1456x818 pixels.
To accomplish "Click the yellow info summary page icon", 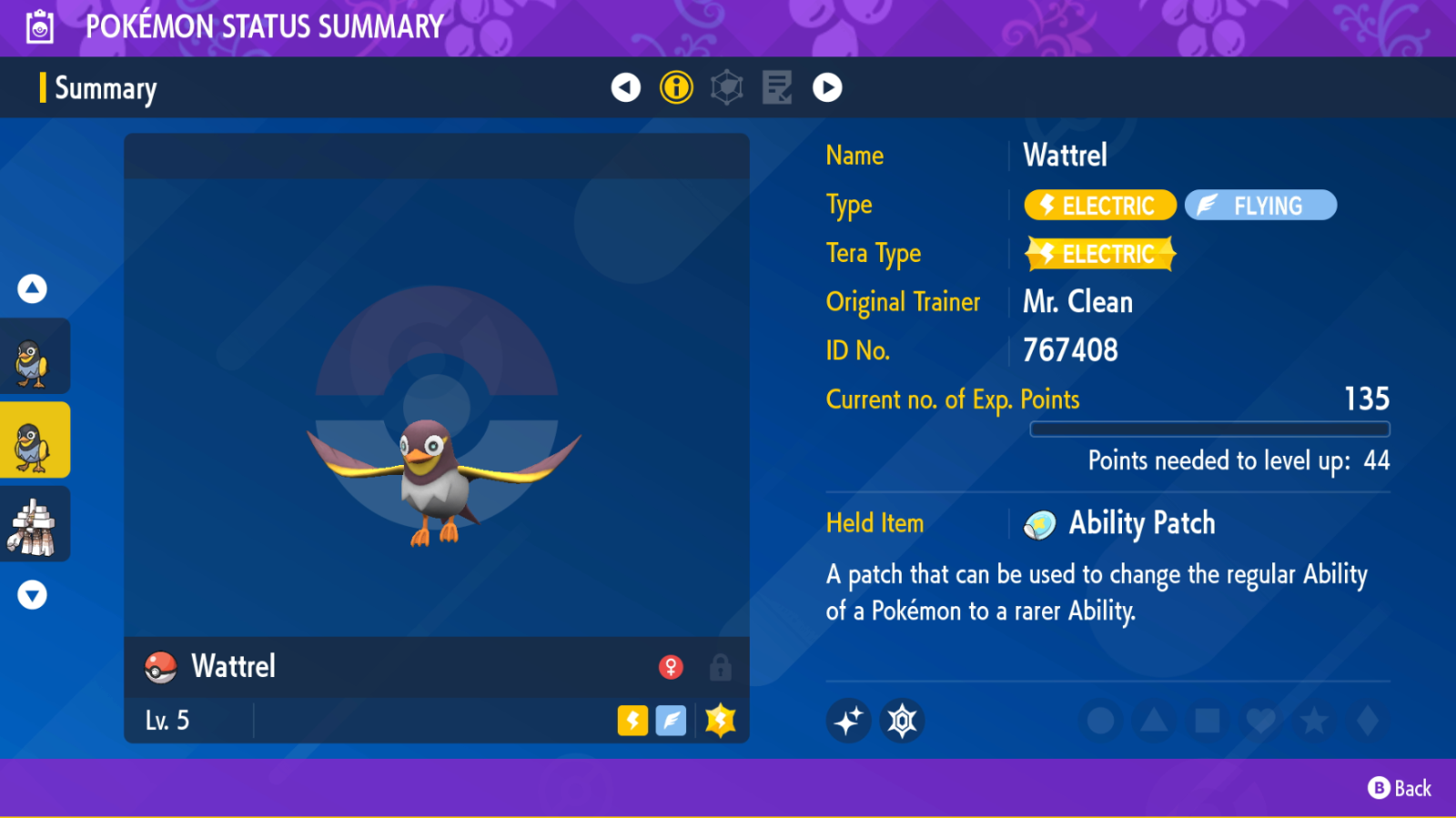I will pos(676,87).
